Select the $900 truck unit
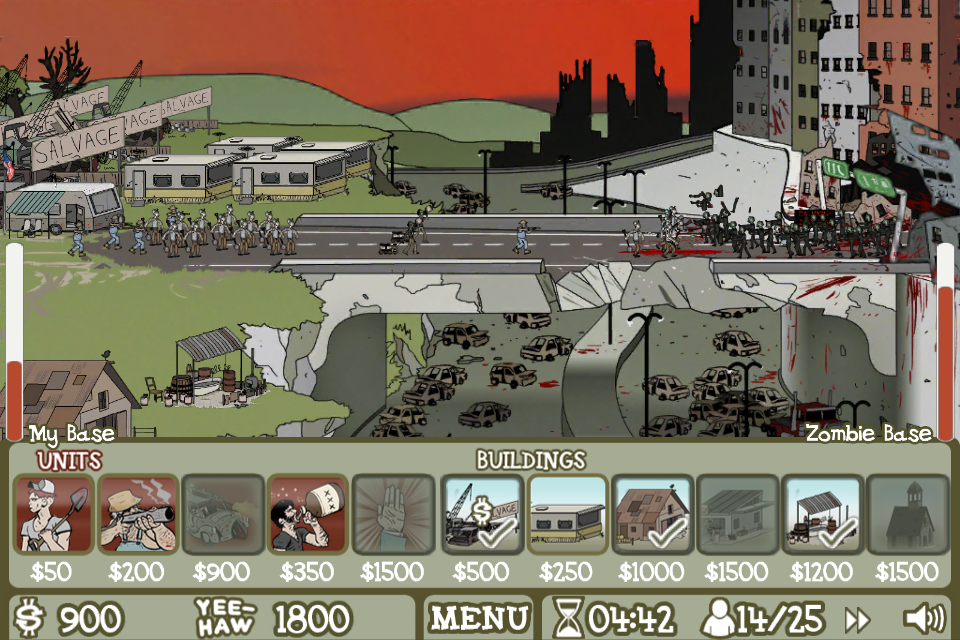This screenshot has width=960, height=640. coord(223,514)
